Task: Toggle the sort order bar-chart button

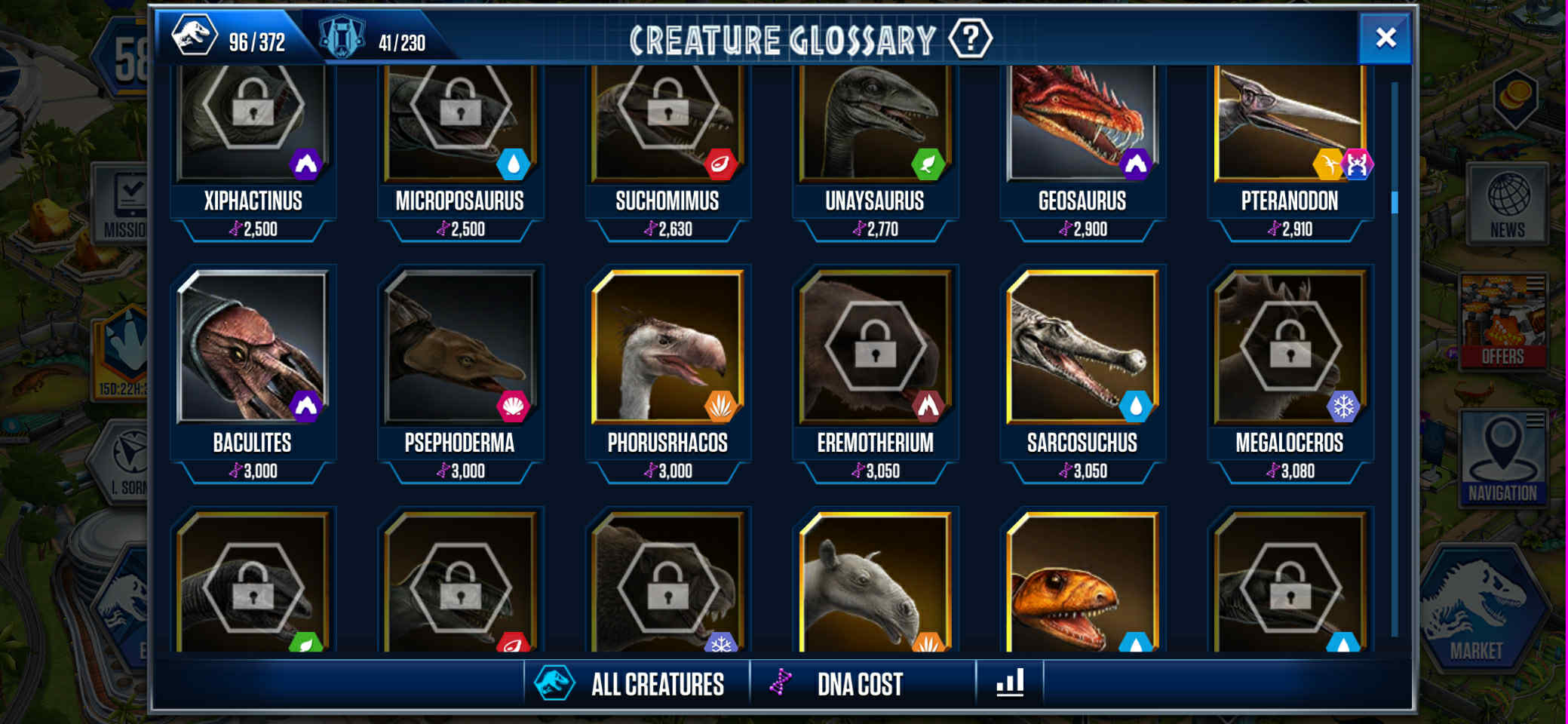Action: [x=1010, y=683]
